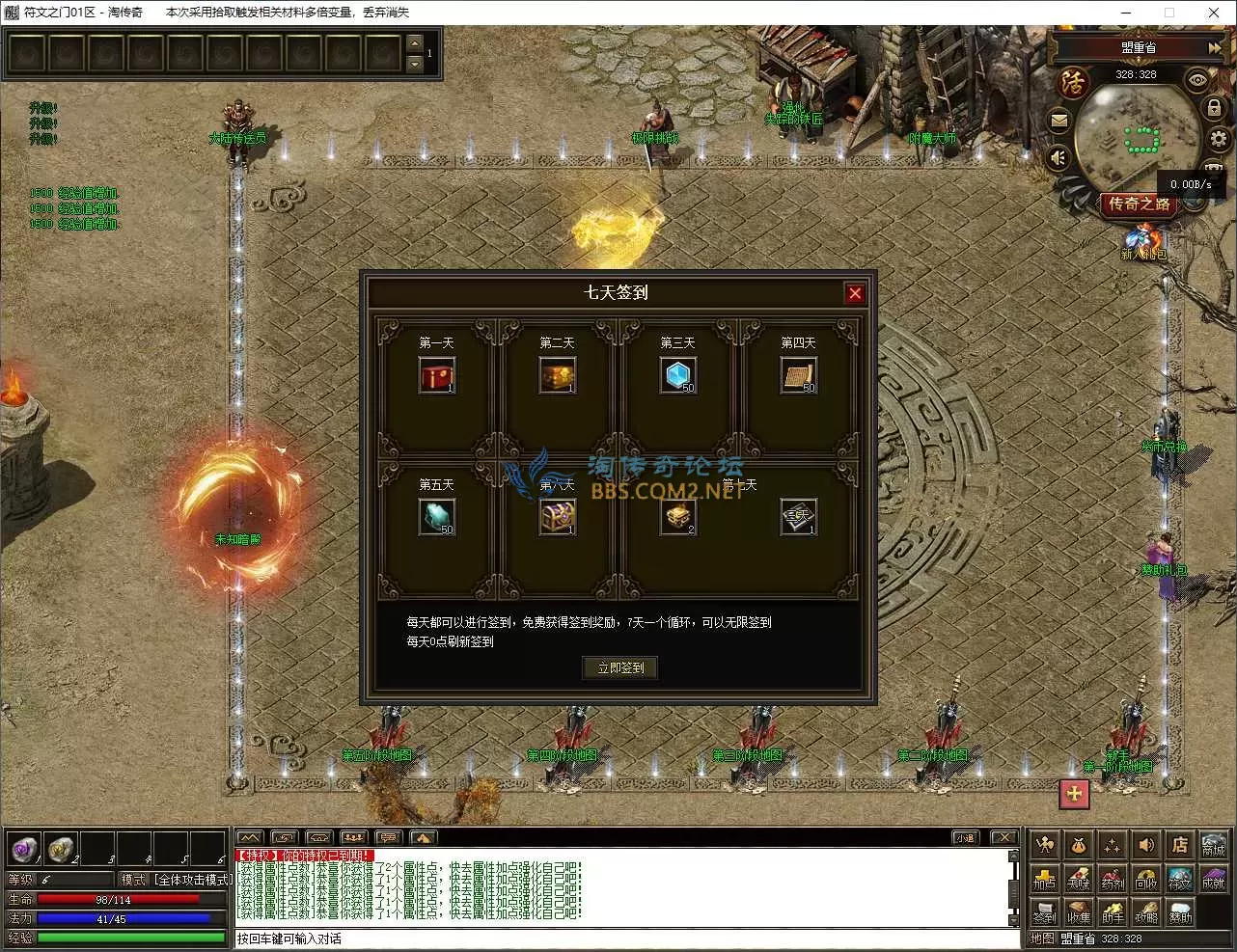Select the 第一天 red chest reward
Viewport: 1237px width, 952px height.
436,375
